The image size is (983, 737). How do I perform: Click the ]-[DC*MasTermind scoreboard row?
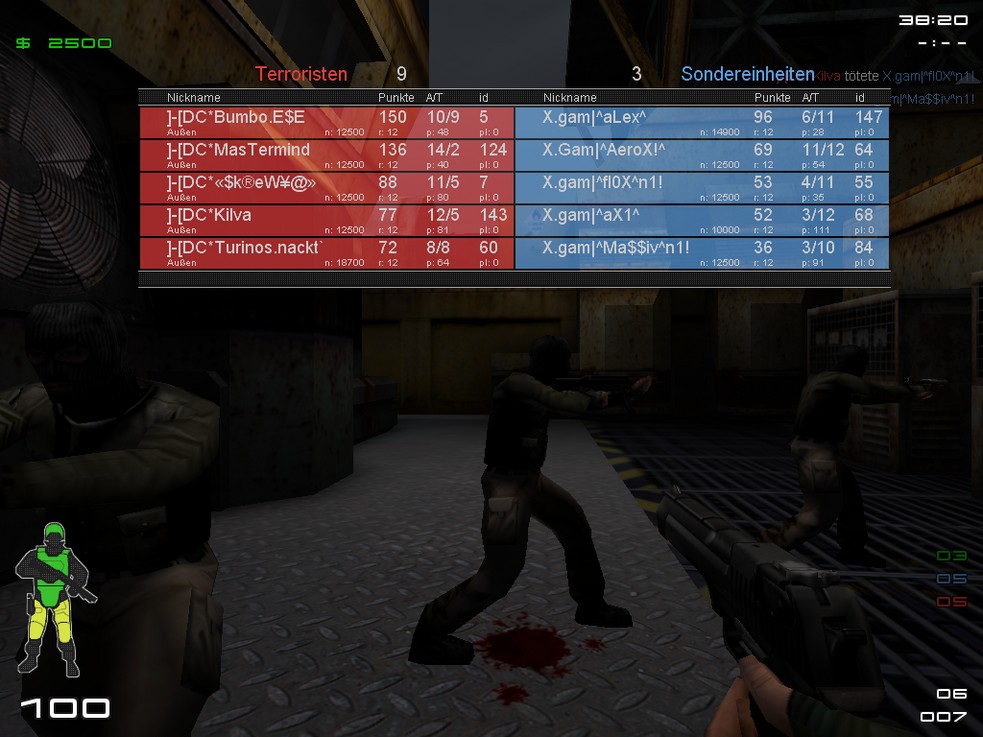click(326, 154)
